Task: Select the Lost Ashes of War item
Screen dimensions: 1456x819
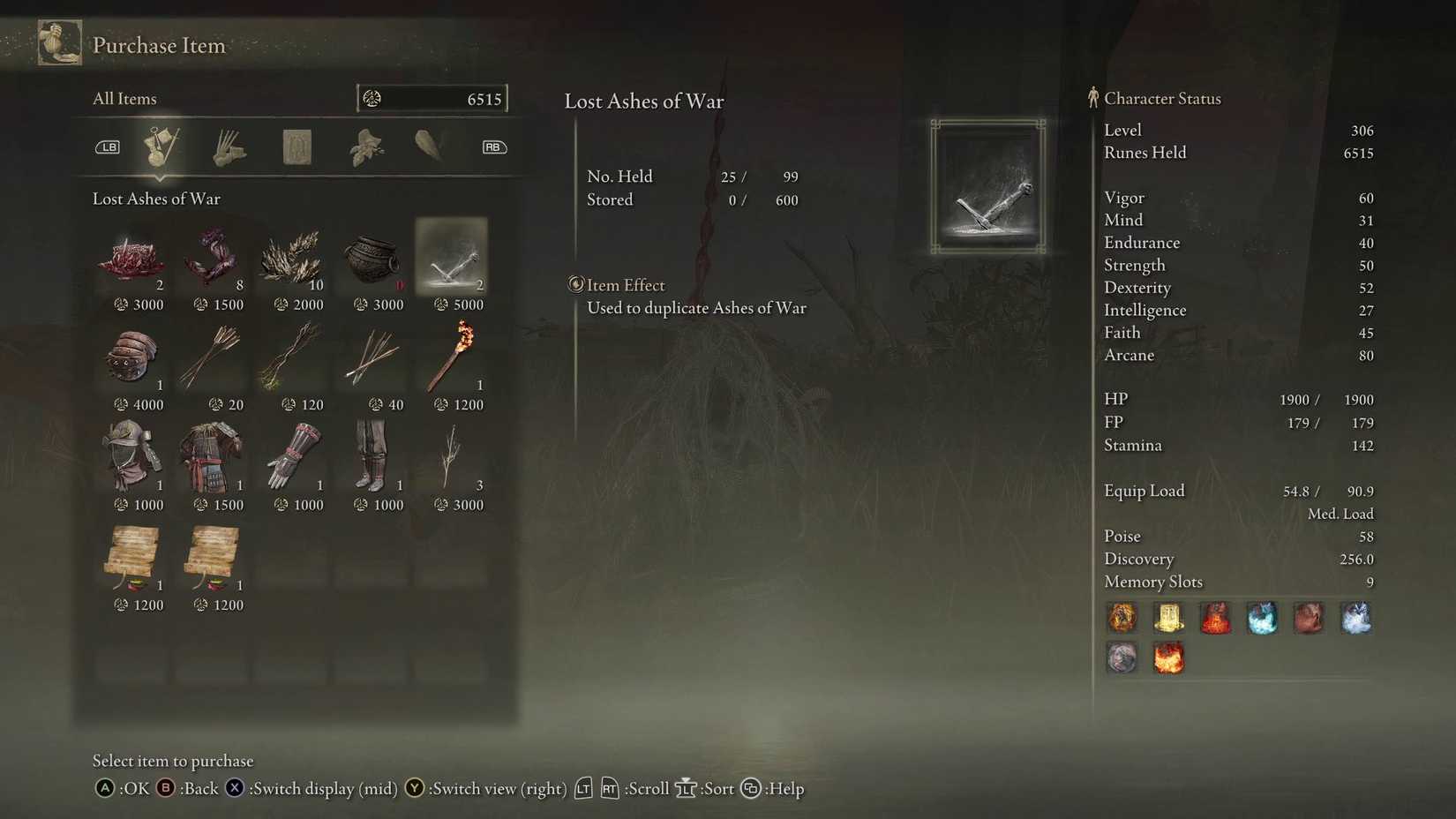Action: click(x=451, y=258)
